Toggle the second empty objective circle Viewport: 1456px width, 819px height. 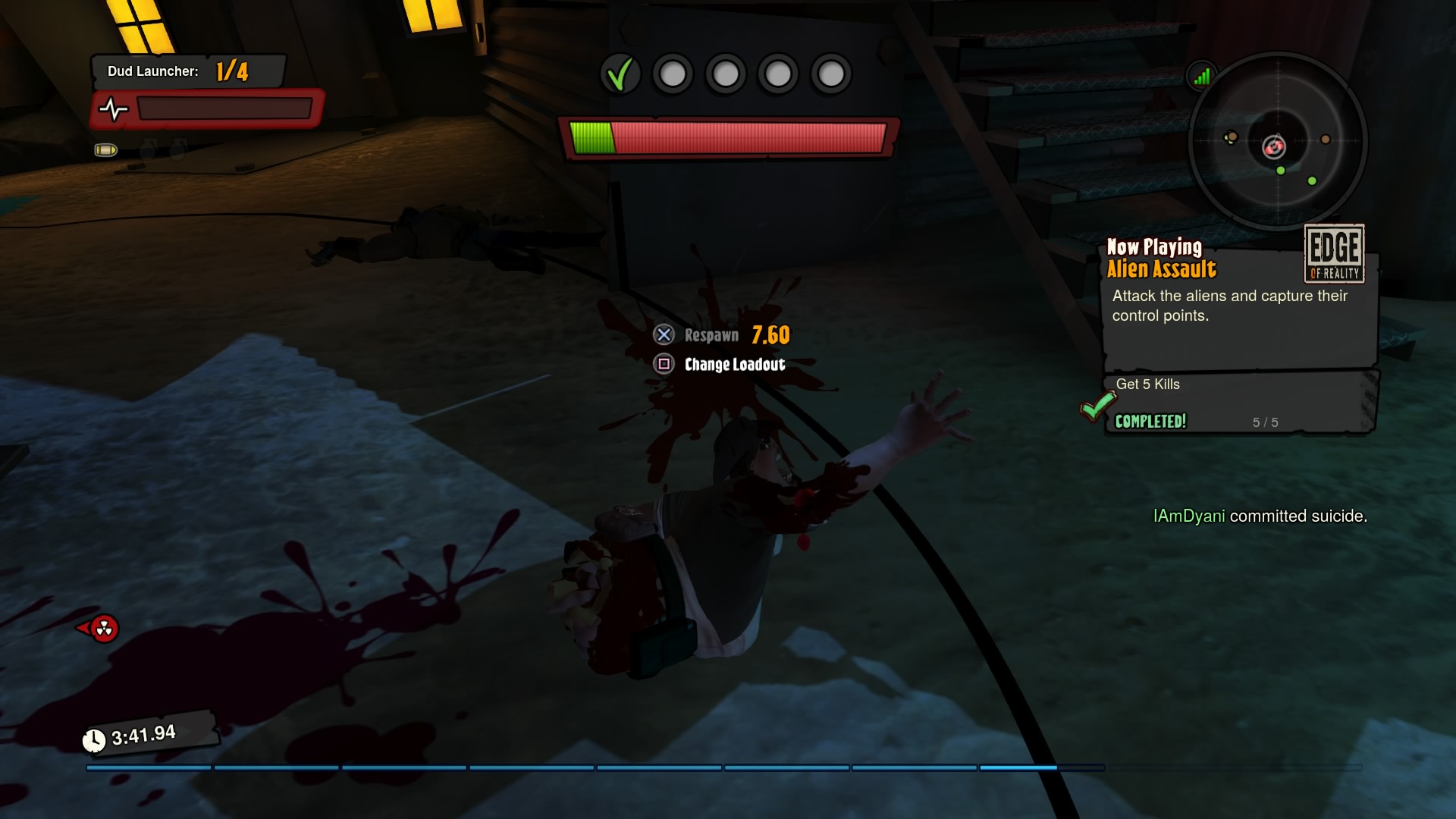(673, 74)
